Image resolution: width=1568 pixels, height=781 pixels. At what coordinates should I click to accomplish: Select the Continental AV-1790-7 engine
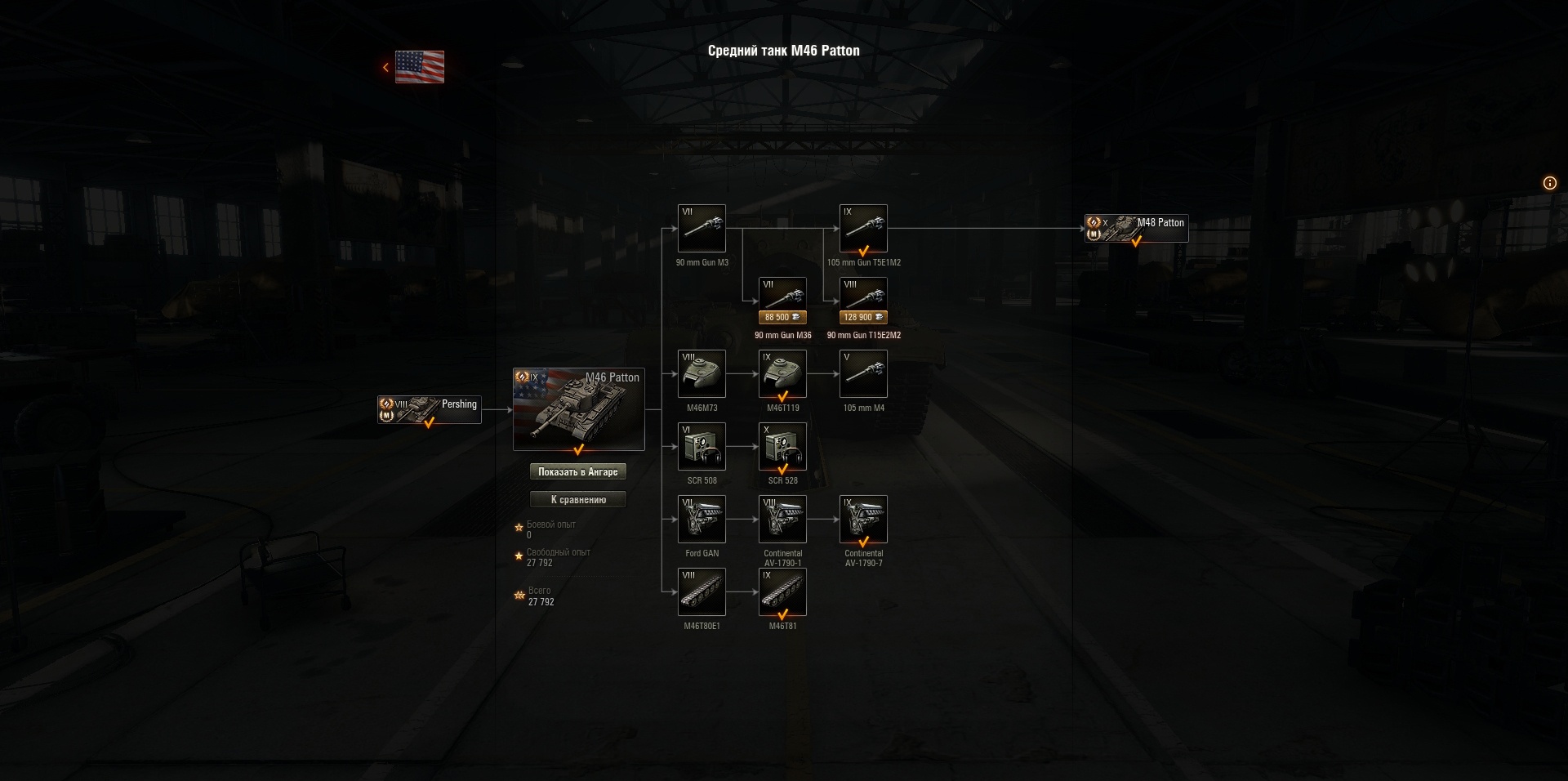tap(863, 520)
